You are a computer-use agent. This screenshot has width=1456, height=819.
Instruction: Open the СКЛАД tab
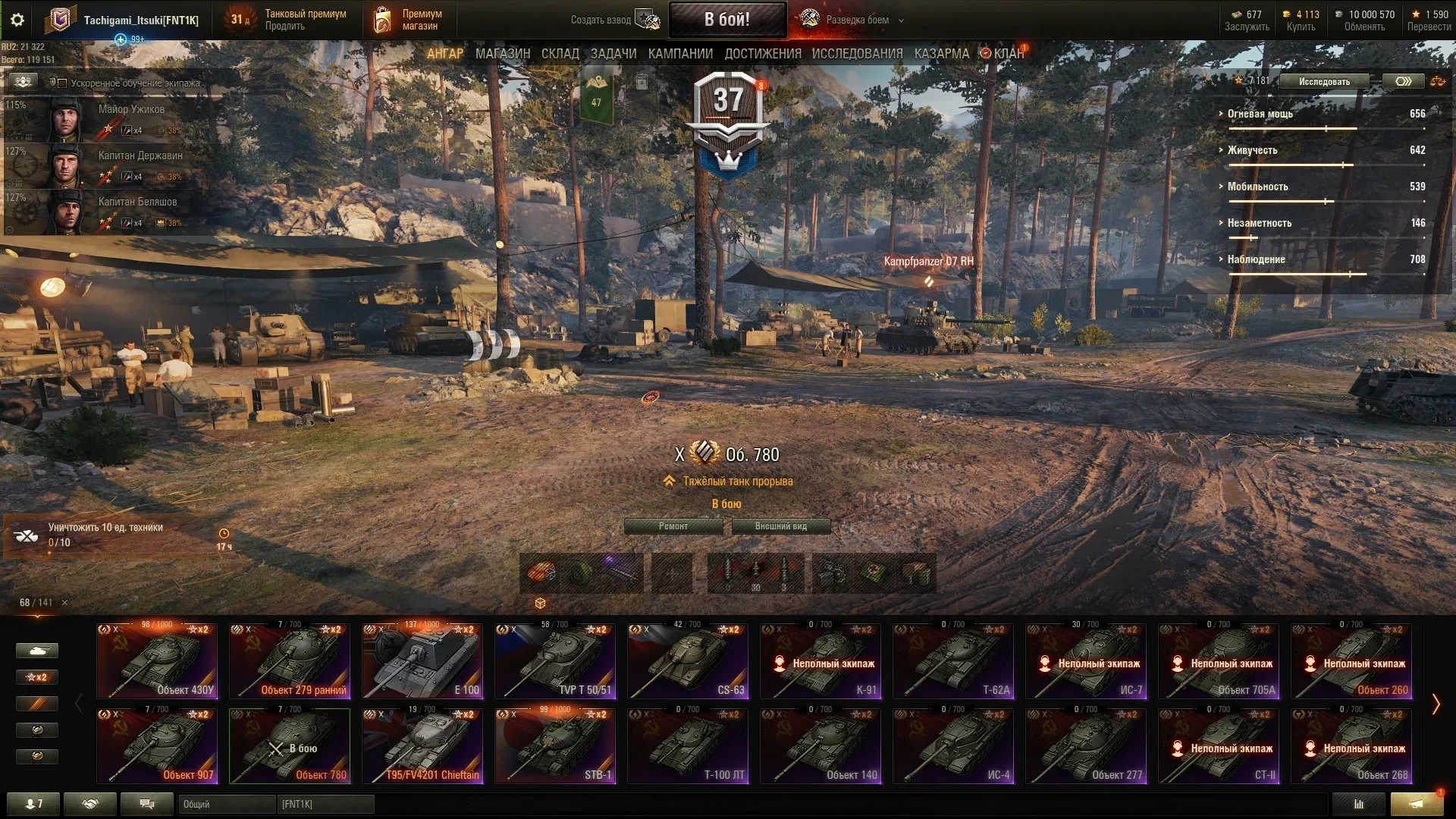(560, 54)
